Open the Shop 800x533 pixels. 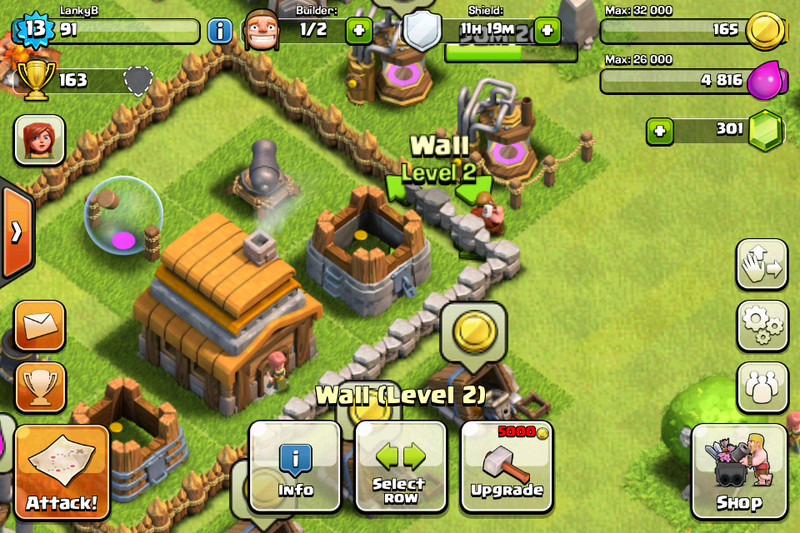click(x=739, y=470)
